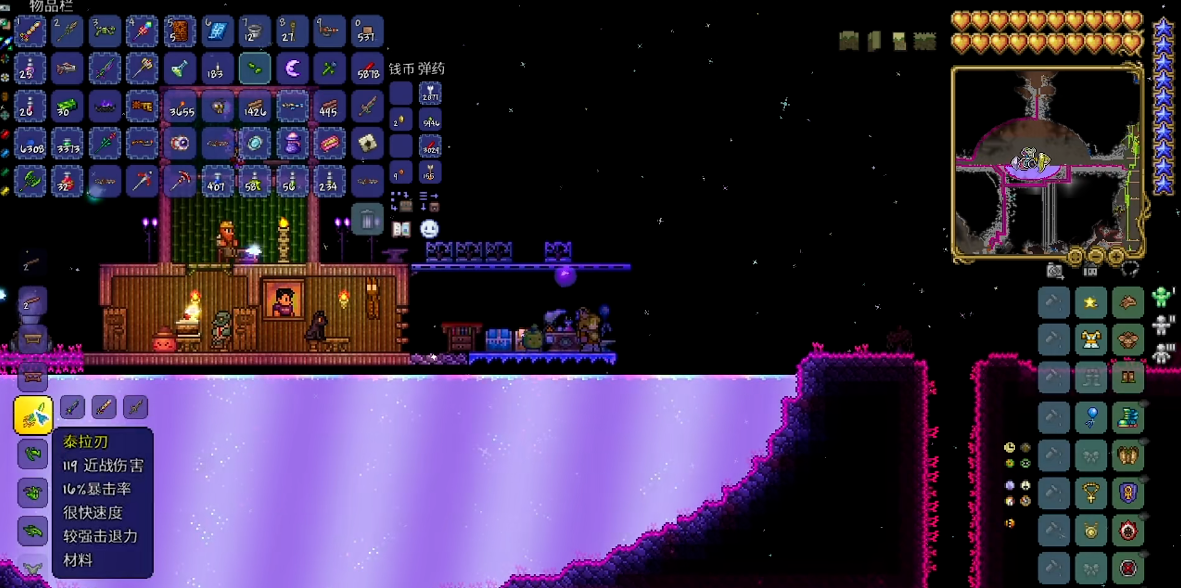Select the highlighted green leaf item slot
The width and height of the screenshot is (1181, 588).
pyautogui.click(x=254, y=69)
